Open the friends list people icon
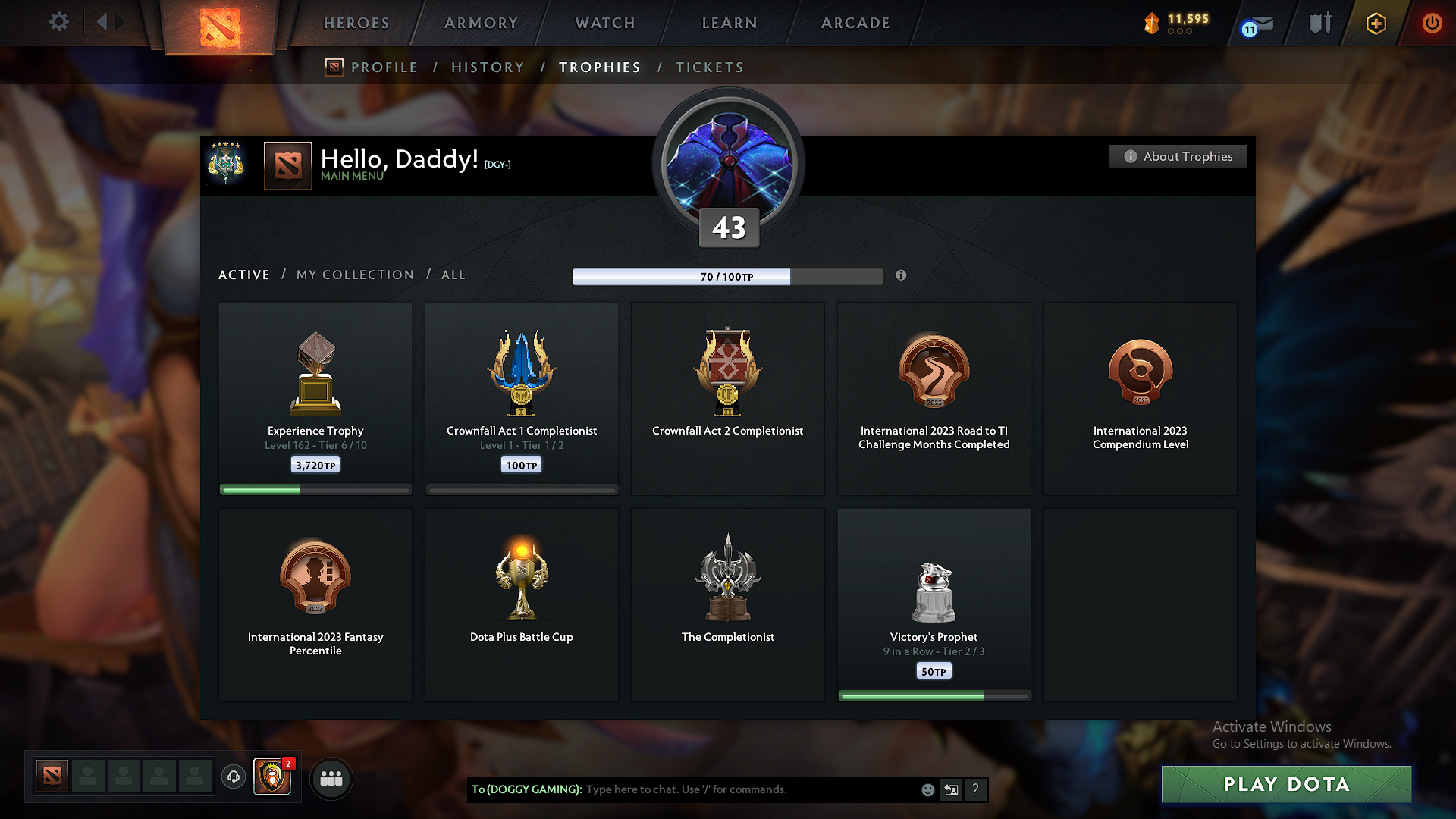 [331, 778]
